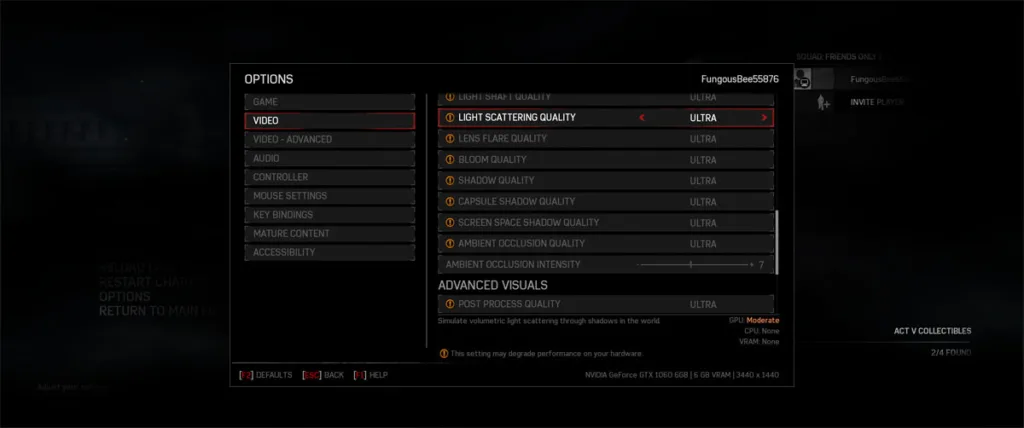Open Mouse Settings category
Viewport: 1024px width, 428px height.
[329, 196]
